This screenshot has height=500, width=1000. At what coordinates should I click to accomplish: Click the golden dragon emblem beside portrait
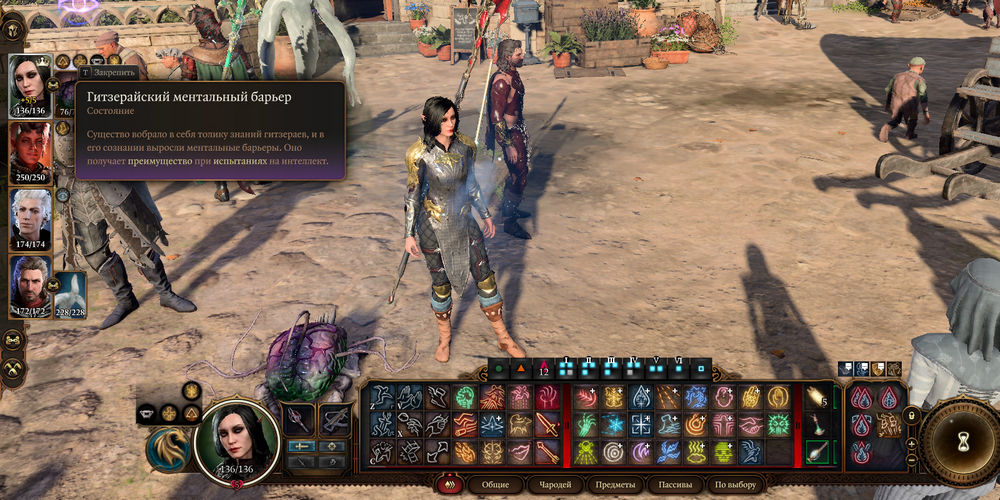coord(168,448)
